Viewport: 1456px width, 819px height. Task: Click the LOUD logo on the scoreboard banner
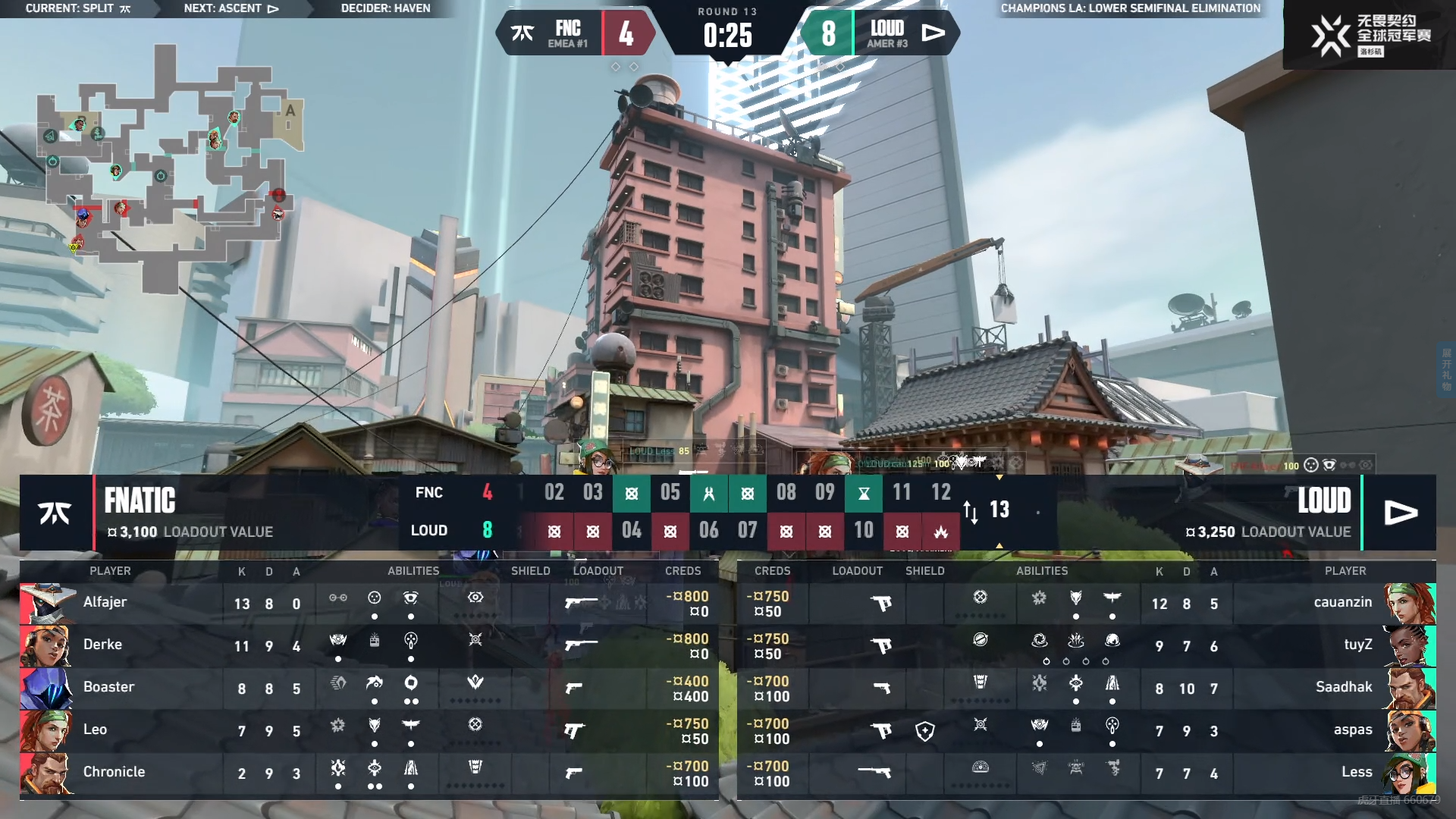(1400, 513)
